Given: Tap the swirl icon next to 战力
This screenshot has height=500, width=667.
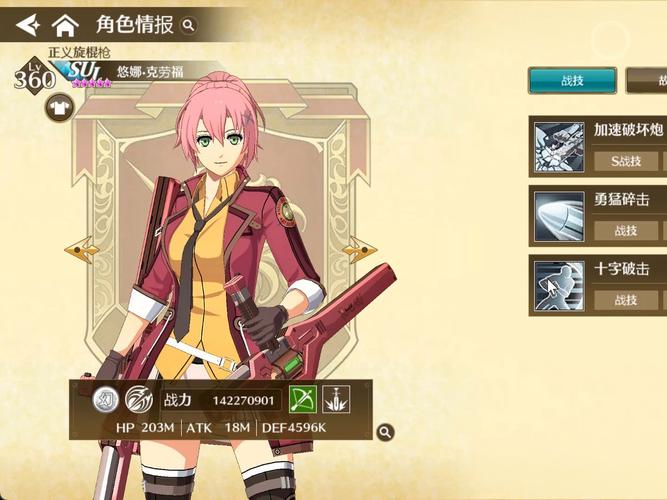Looking at the screenshot, I should [x=138, y=400].
